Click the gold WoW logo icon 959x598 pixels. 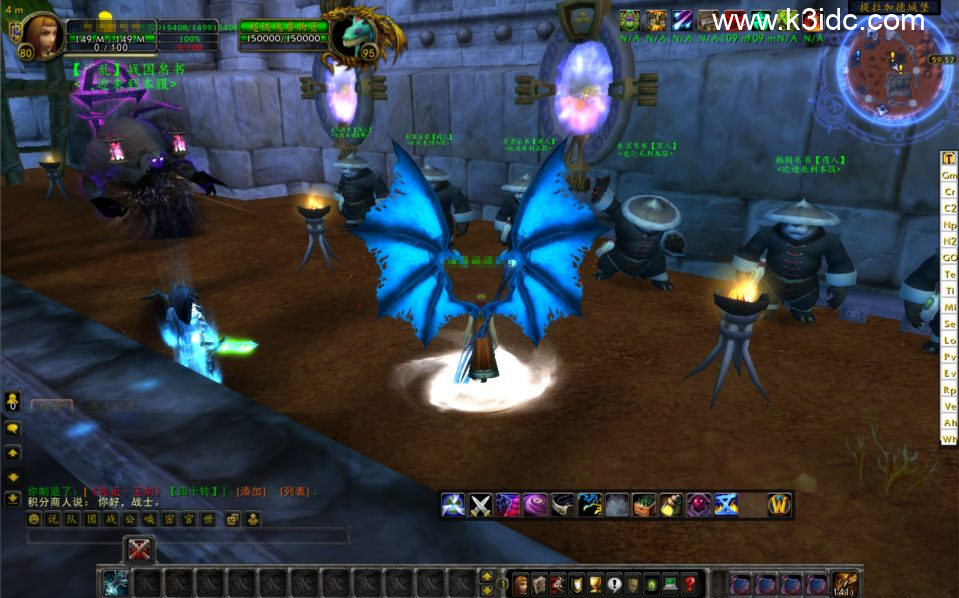(x=779, y=505)
